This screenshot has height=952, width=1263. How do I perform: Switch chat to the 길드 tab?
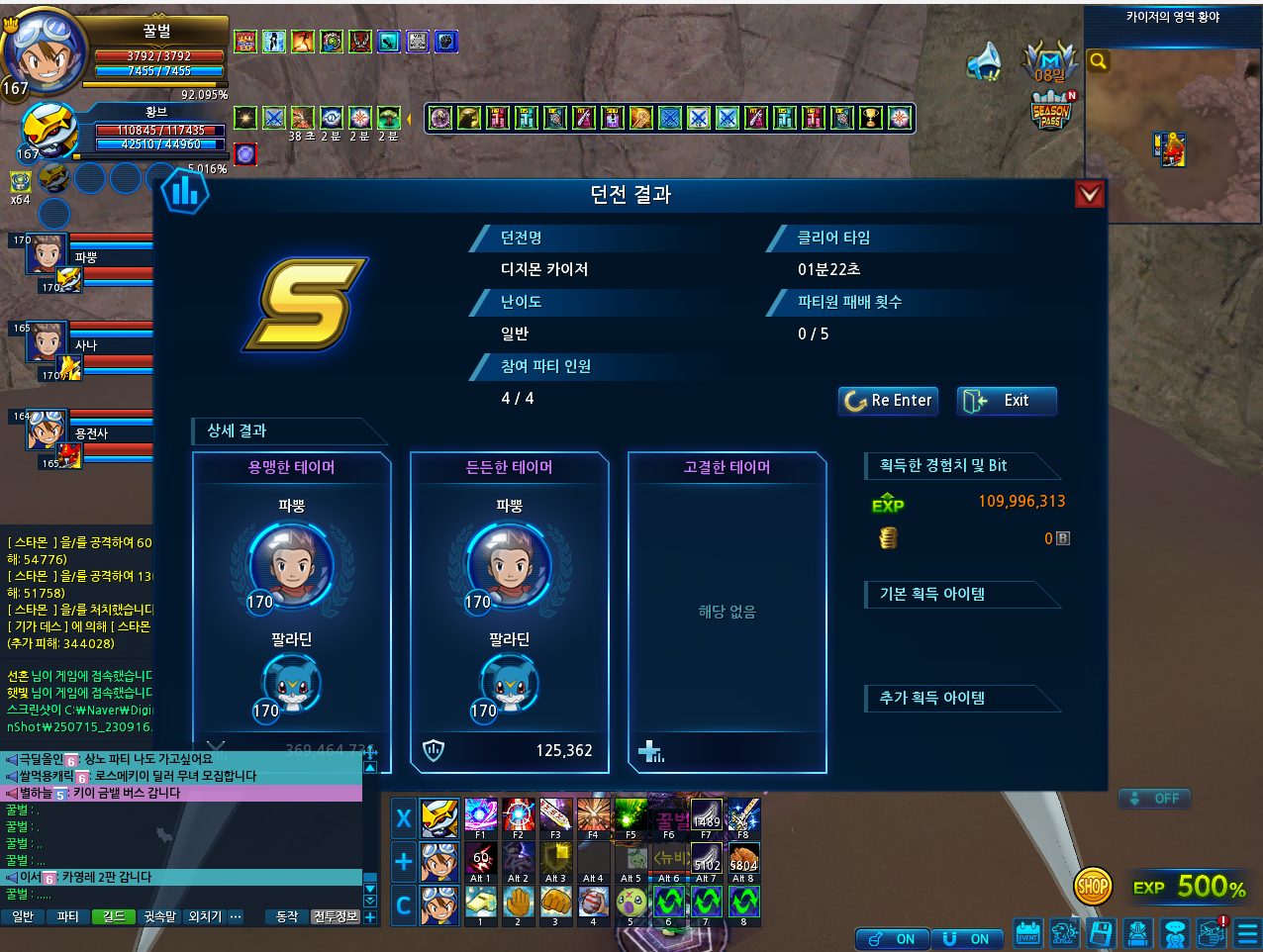[114, 916]
